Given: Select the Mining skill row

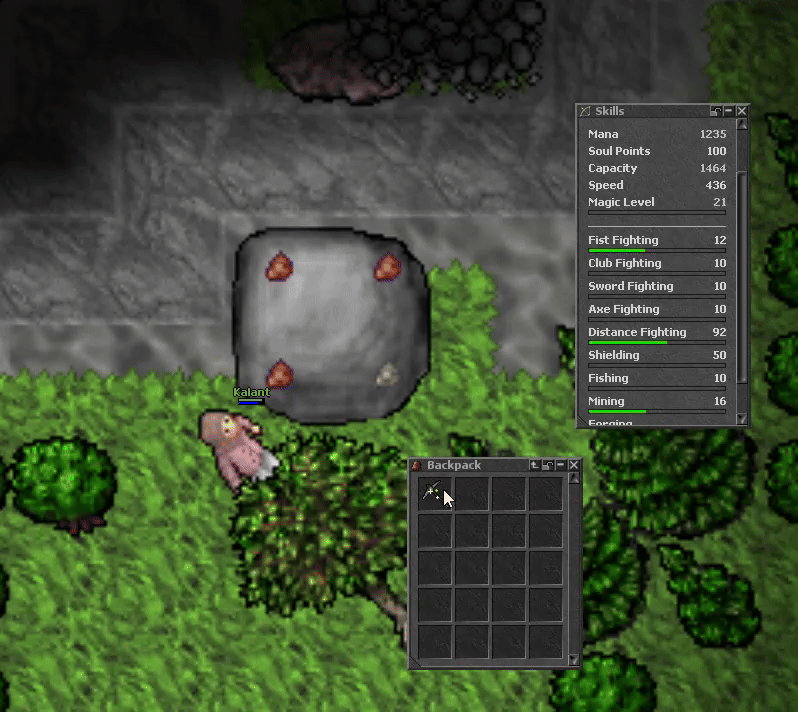Looking at the screenshot, I should click(x=656, y=402).
